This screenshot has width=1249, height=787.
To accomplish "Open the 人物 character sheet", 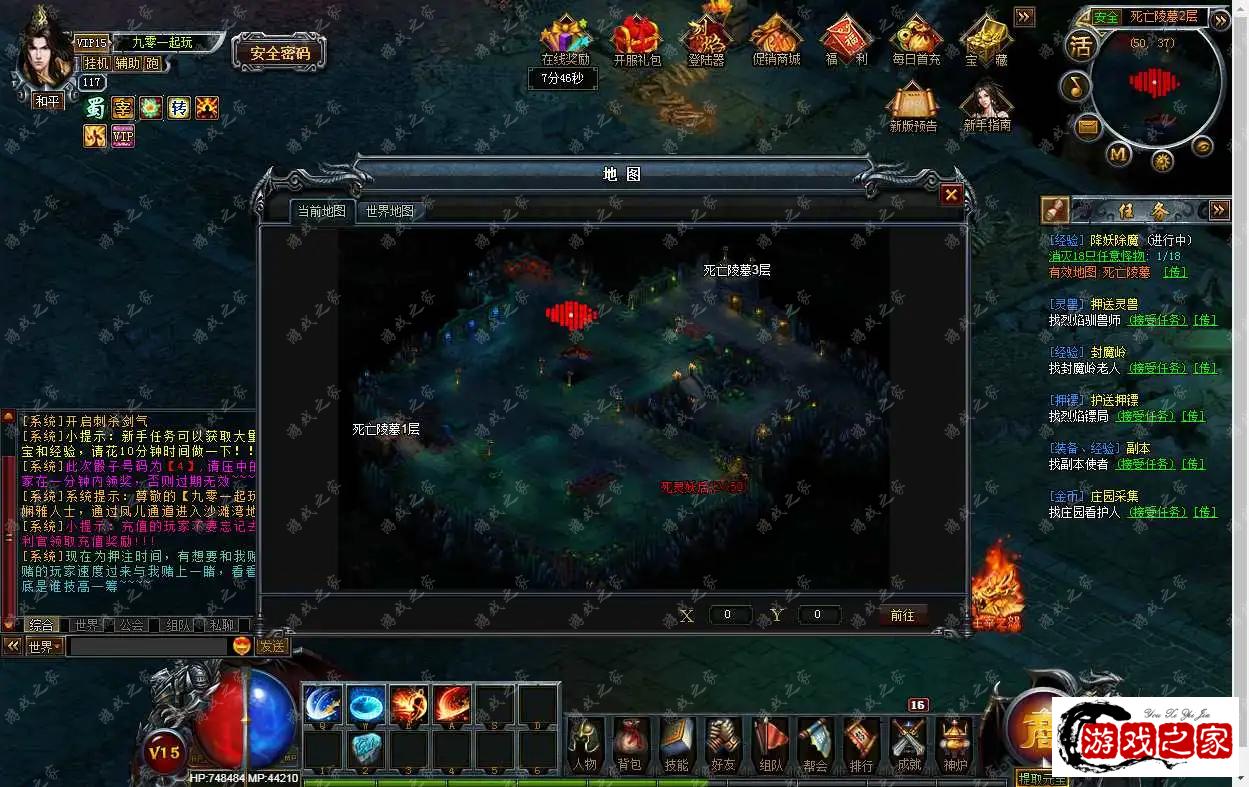I will click(584, 744).
